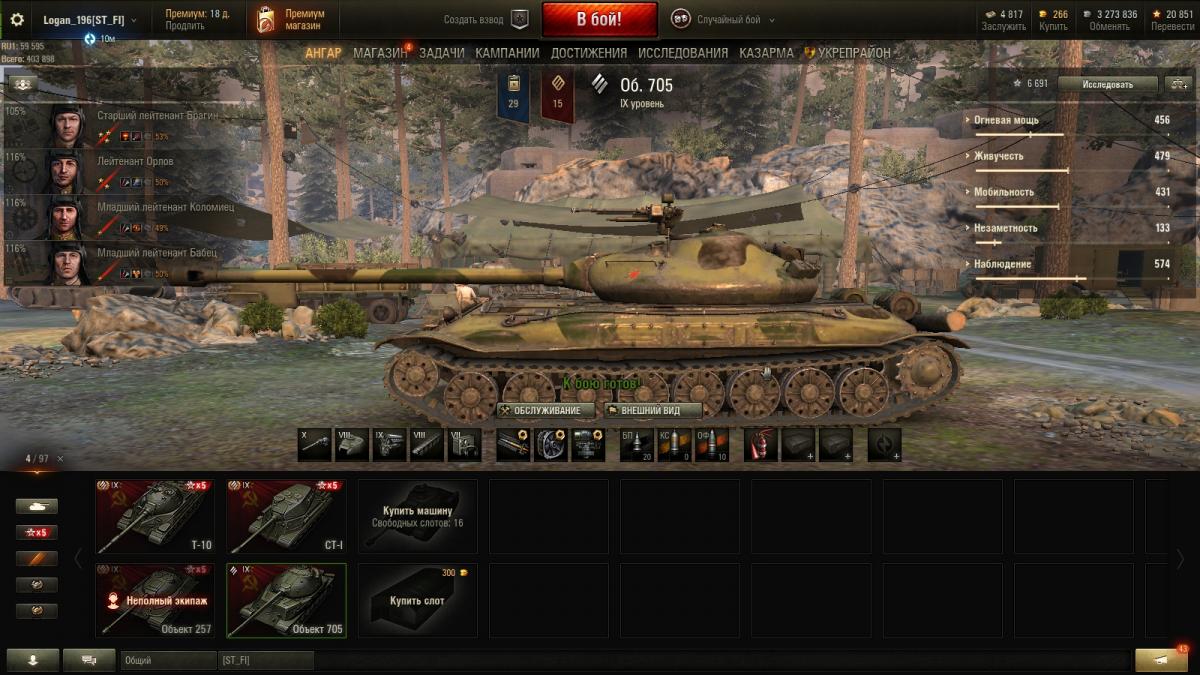Open the ВНЕШНИЙ ВИД exterior customization
Viewport: 1200px width, 675px height.
[654, 410]
